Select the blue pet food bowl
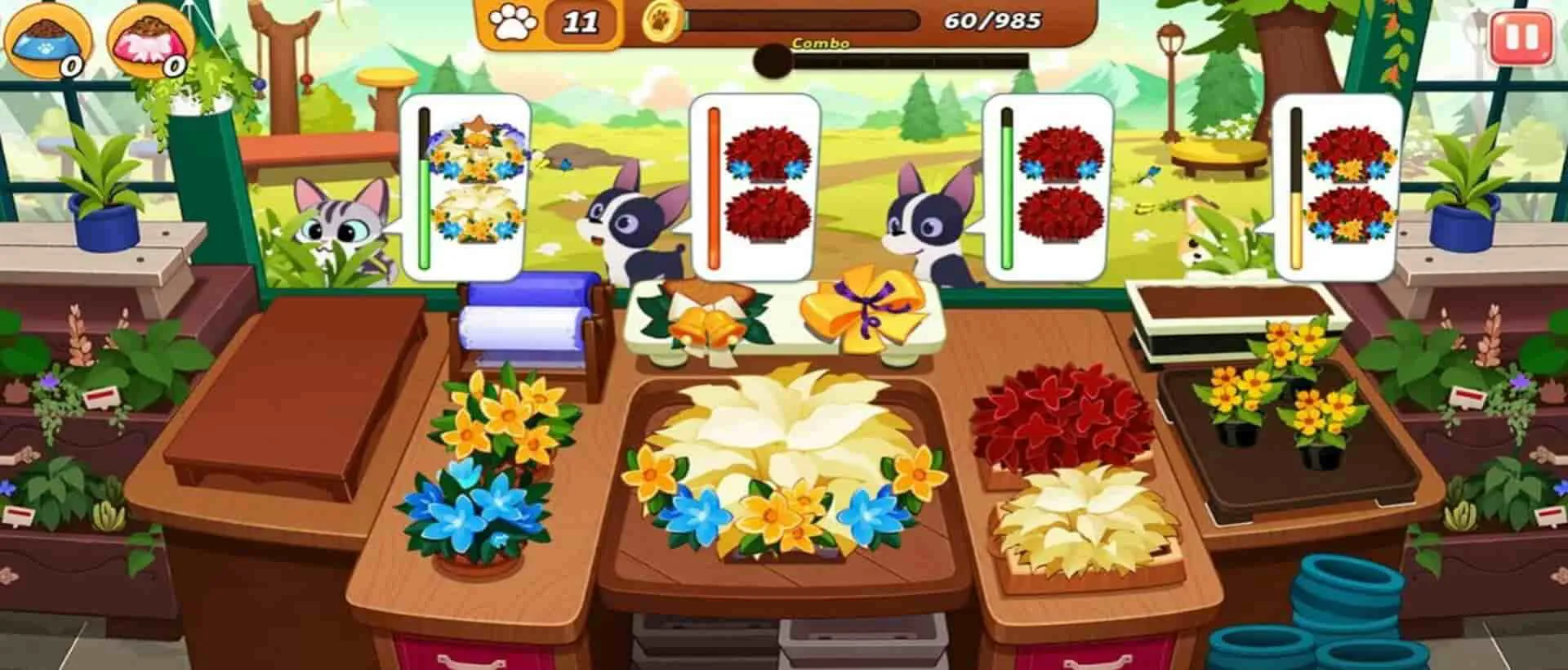This screenshot has height=670, width=1568. pos(45,37)
